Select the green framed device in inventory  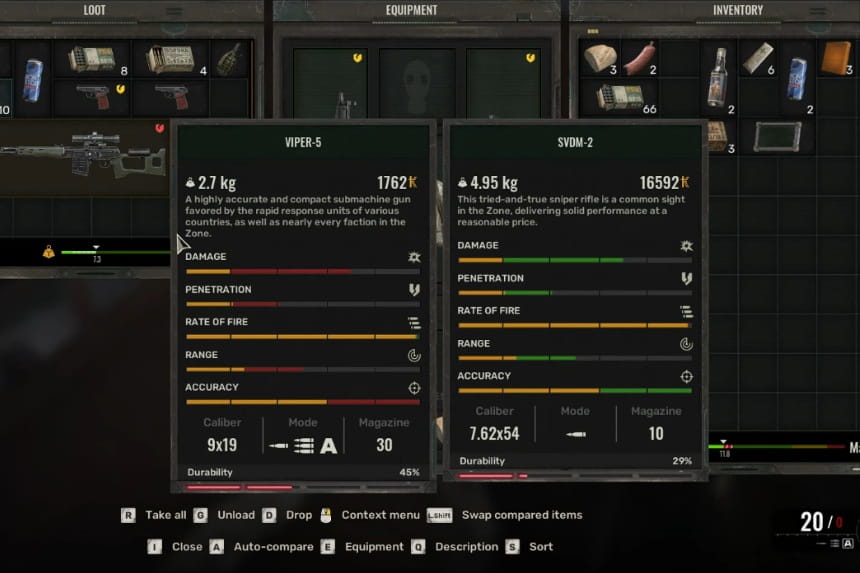(776, 136)
